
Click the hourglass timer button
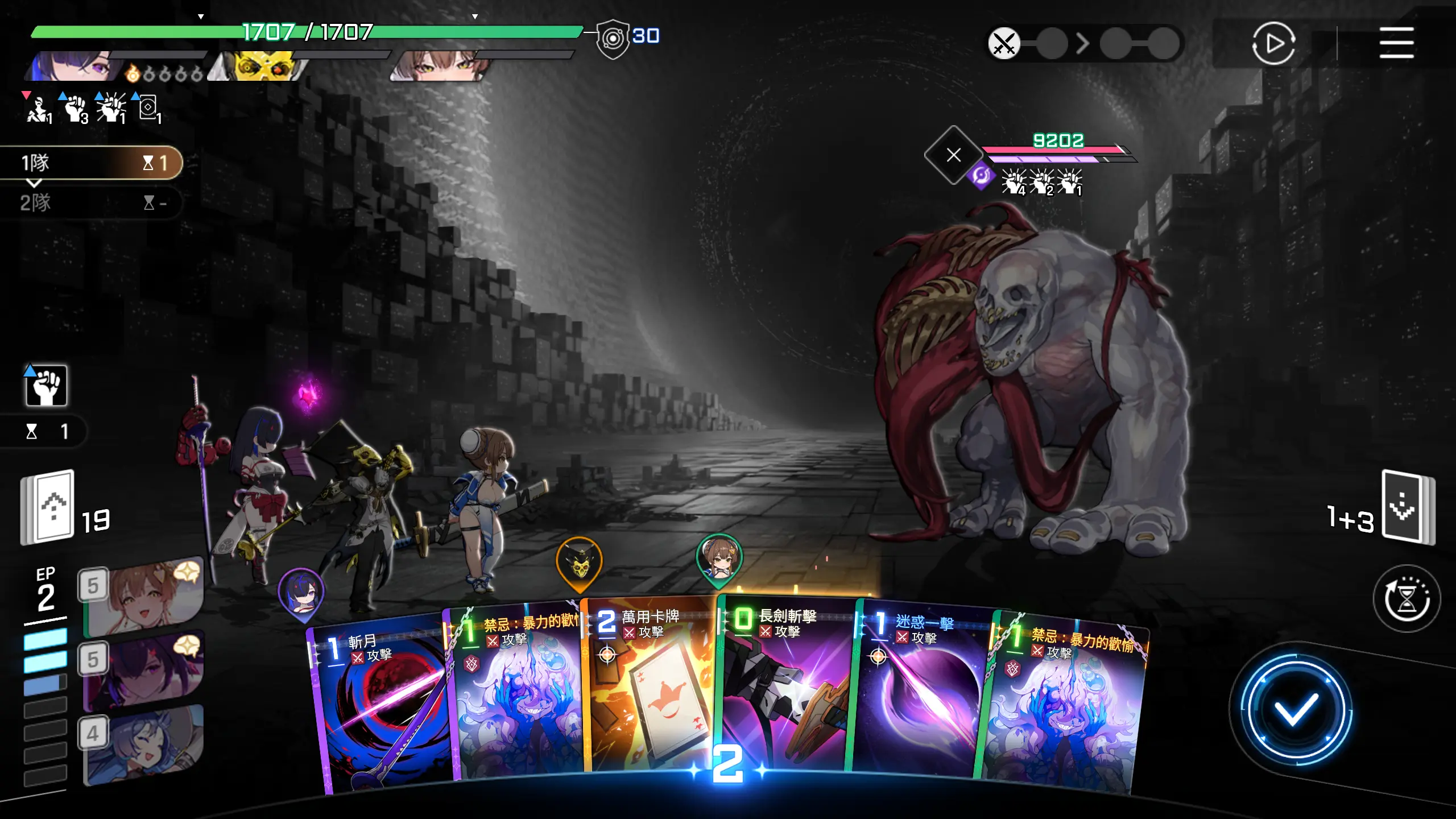pyautogui.click(x=1407, y=598)
